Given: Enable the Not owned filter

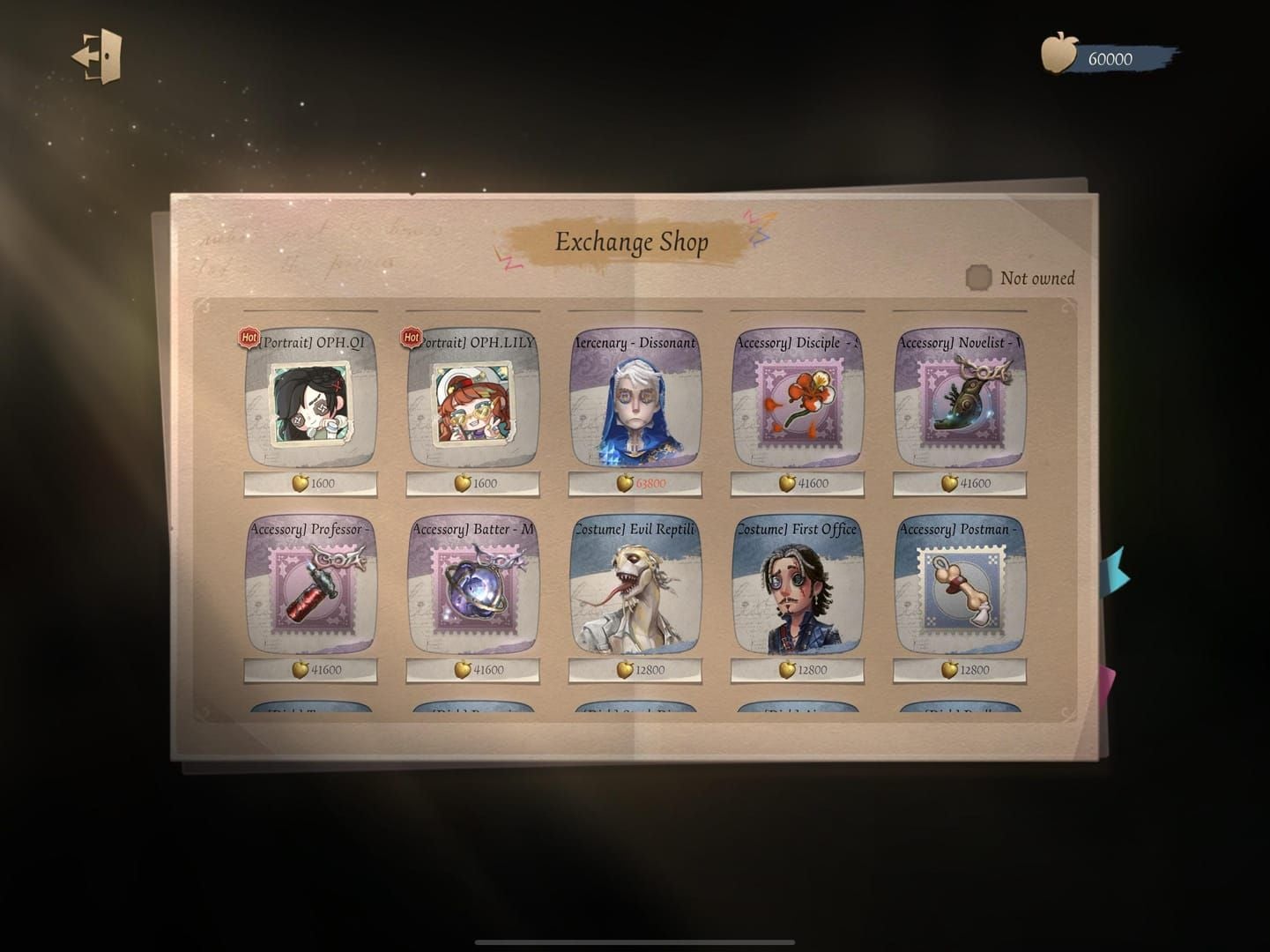Looking at the screenshot, I should (x=978, y=277).
